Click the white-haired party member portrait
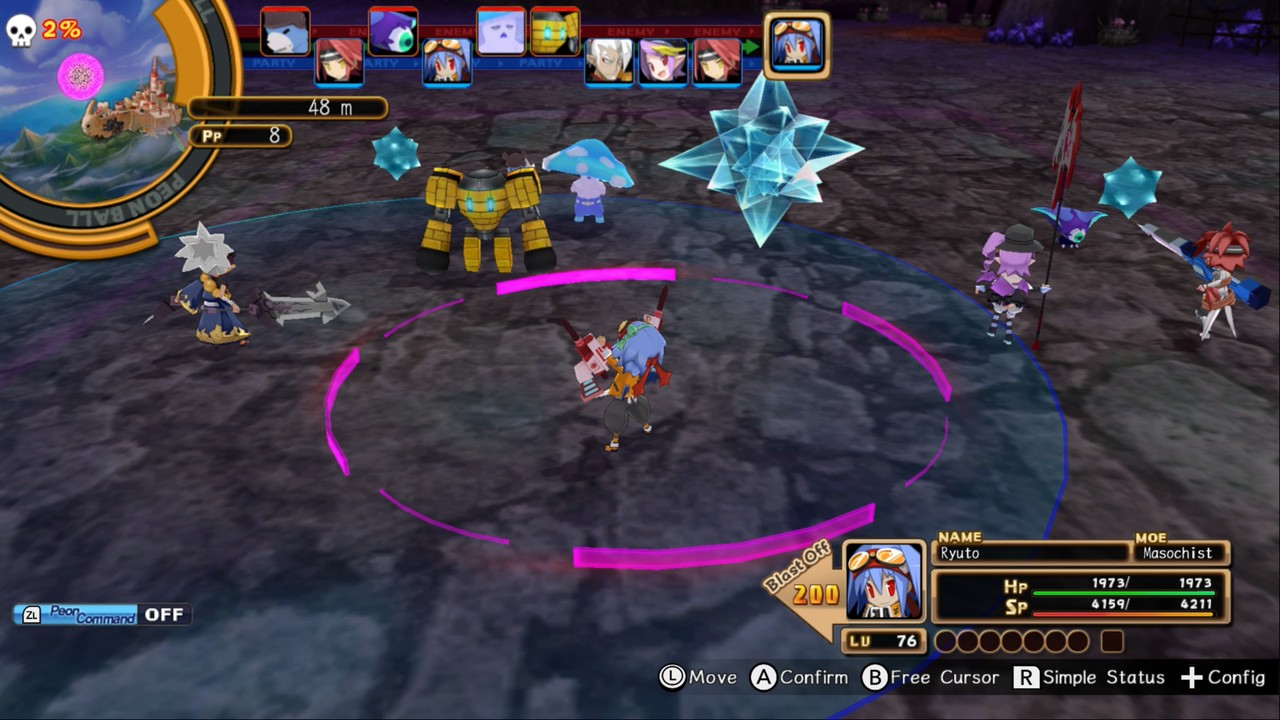Image resolution: width=1280 pixels, height=720 pixels. [610, 62]
